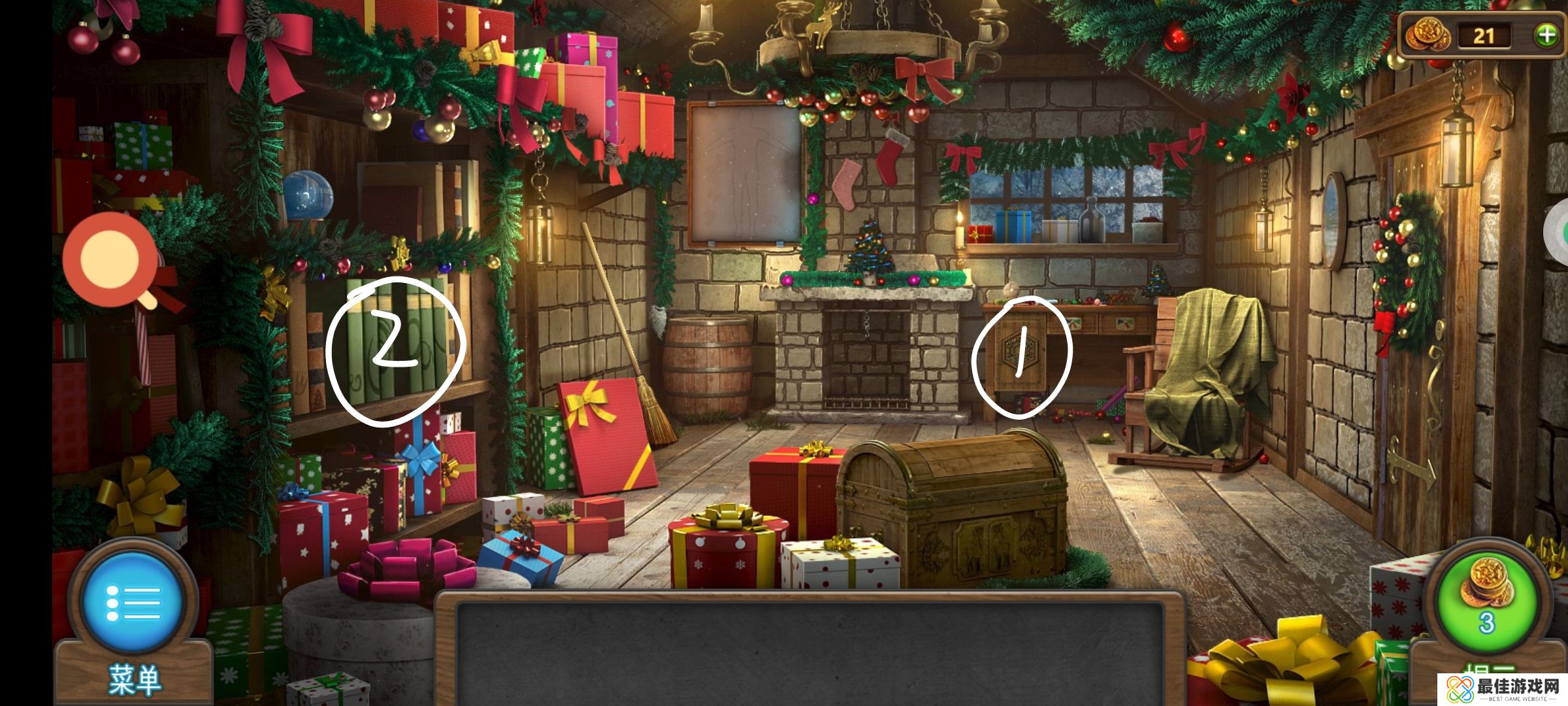The width and height of the screenshot is (1568, 706).
Task: Open the blue 菜单 menu button
Action: [133, 601]
